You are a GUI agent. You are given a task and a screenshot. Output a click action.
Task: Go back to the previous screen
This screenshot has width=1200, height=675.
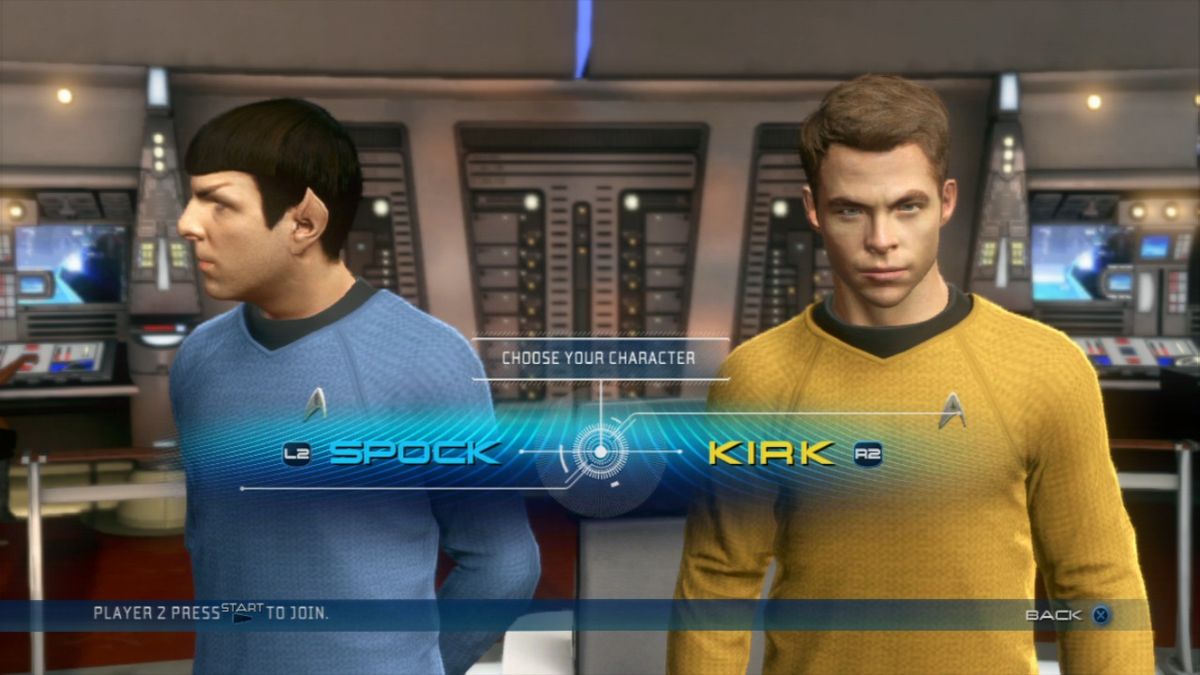point(1067,615)
